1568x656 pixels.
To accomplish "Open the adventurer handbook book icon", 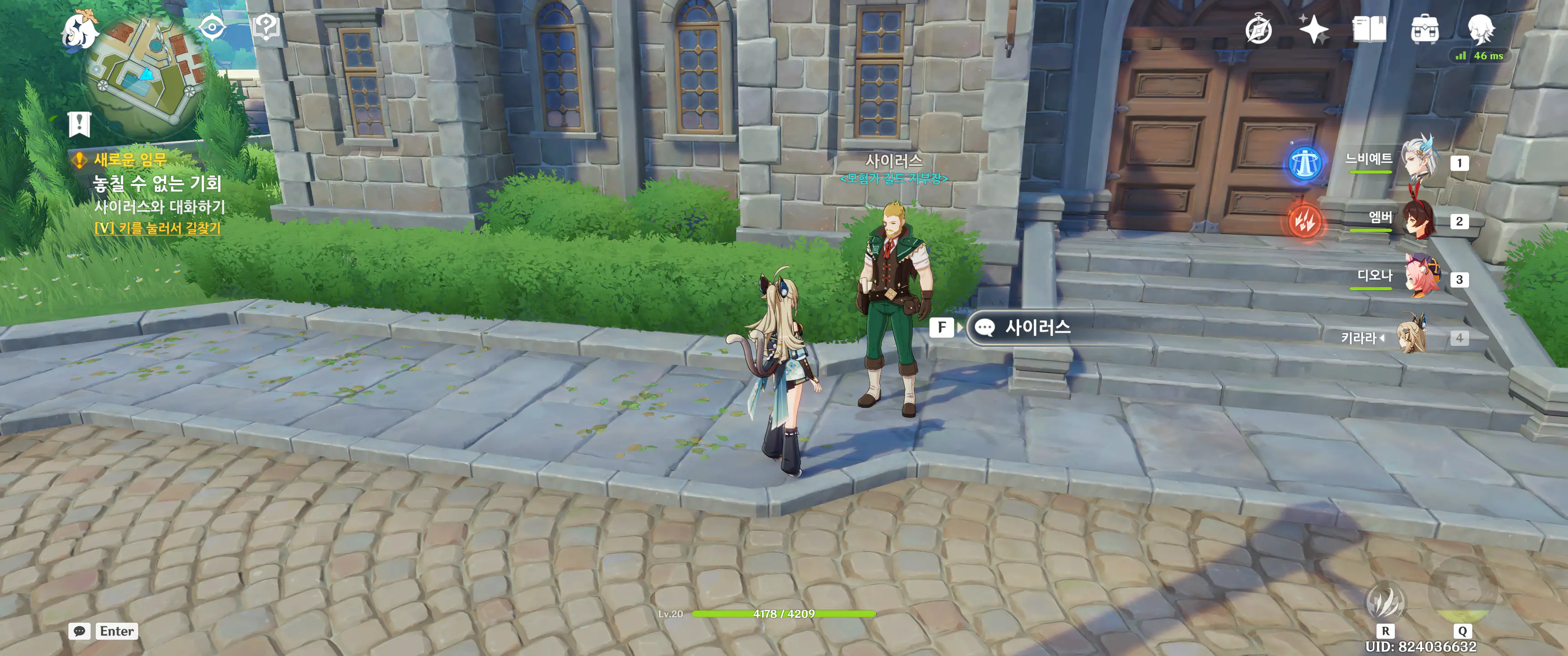I will [1369, 29].
